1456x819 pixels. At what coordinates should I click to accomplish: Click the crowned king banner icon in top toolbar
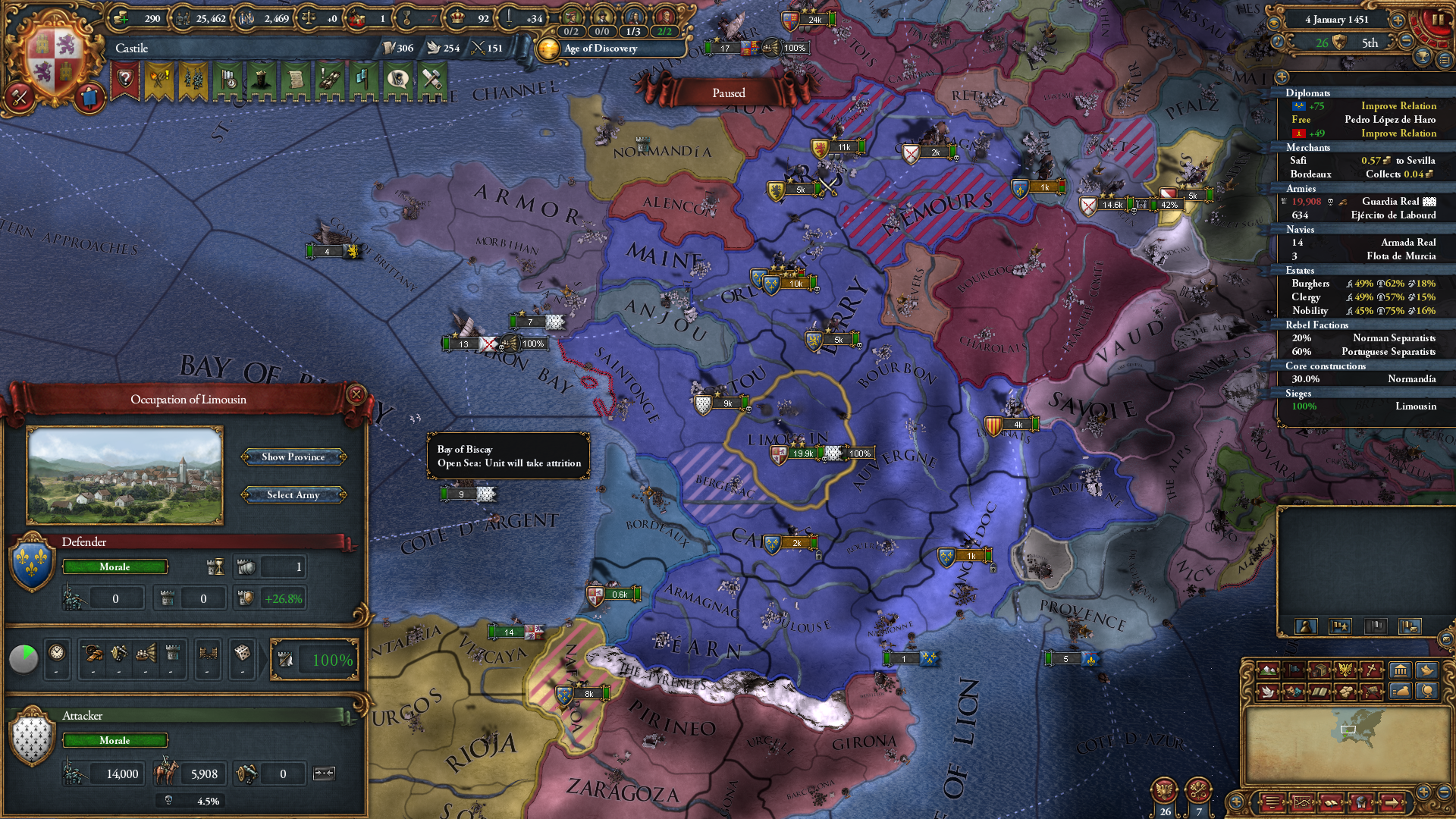(262, 80)
